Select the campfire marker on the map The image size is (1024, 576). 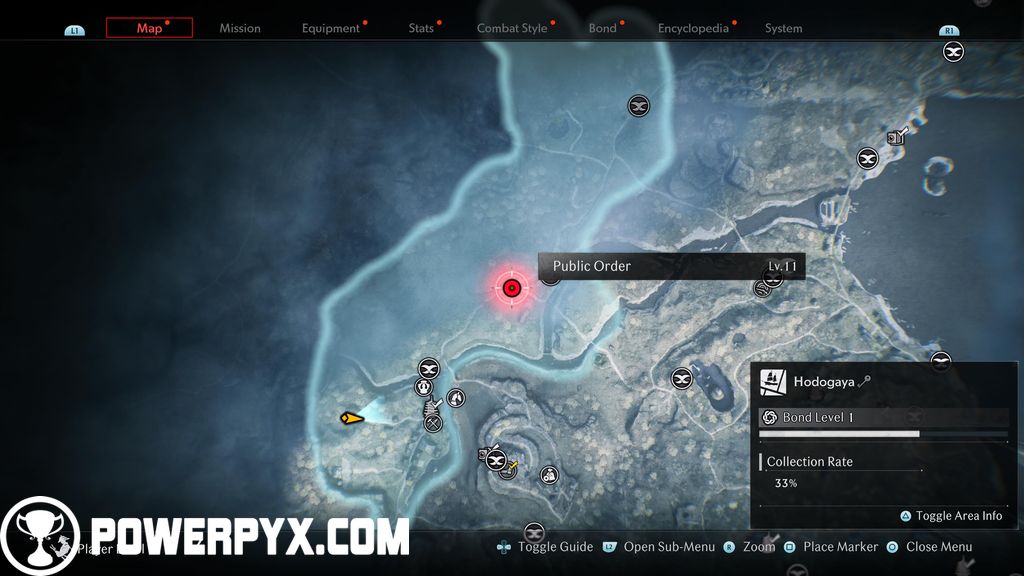[456, 398]
